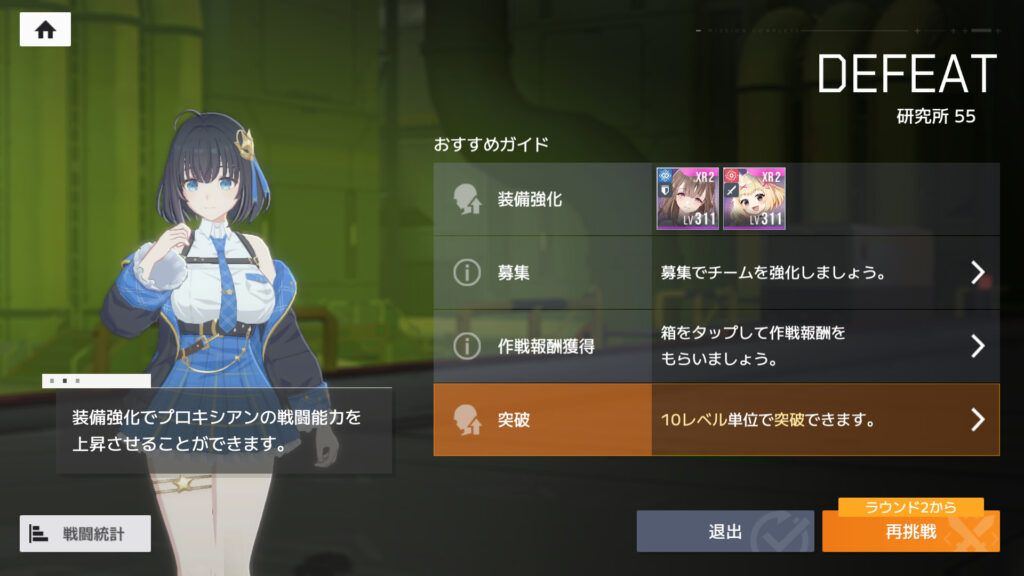The width and height of the screenshot is (1024, 576).
Task: Show the 戦闘統計 battle statistics
Action: 85,533
